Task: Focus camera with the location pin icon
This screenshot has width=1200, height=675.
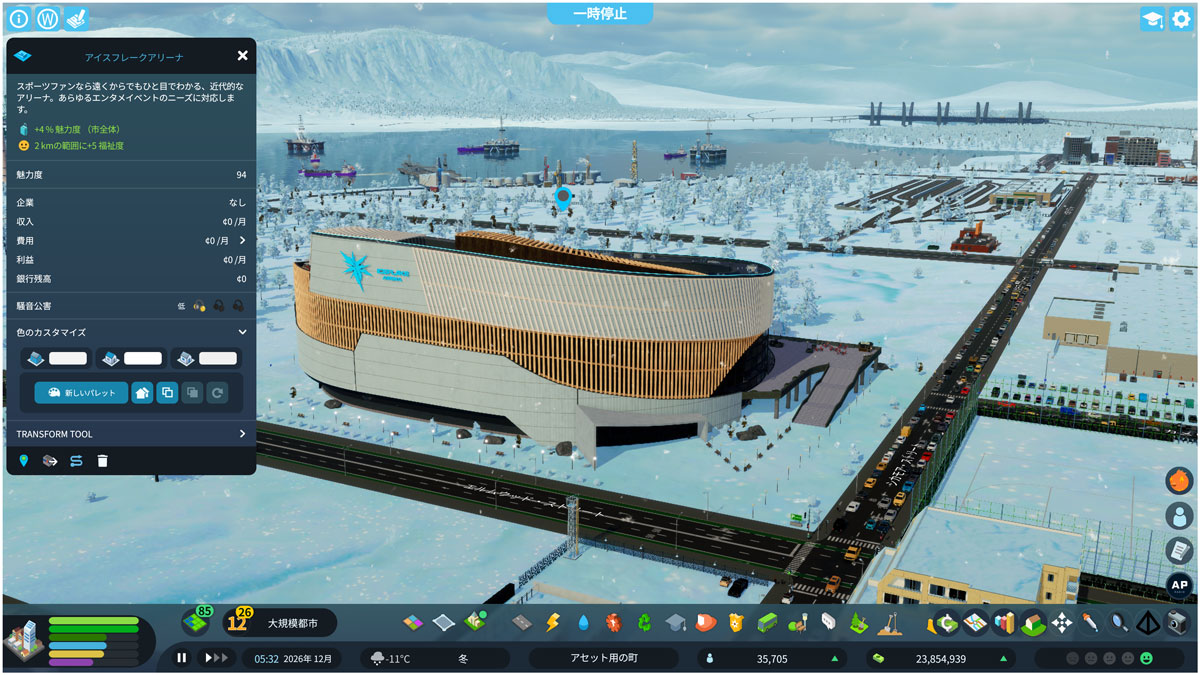Action: 24,461
